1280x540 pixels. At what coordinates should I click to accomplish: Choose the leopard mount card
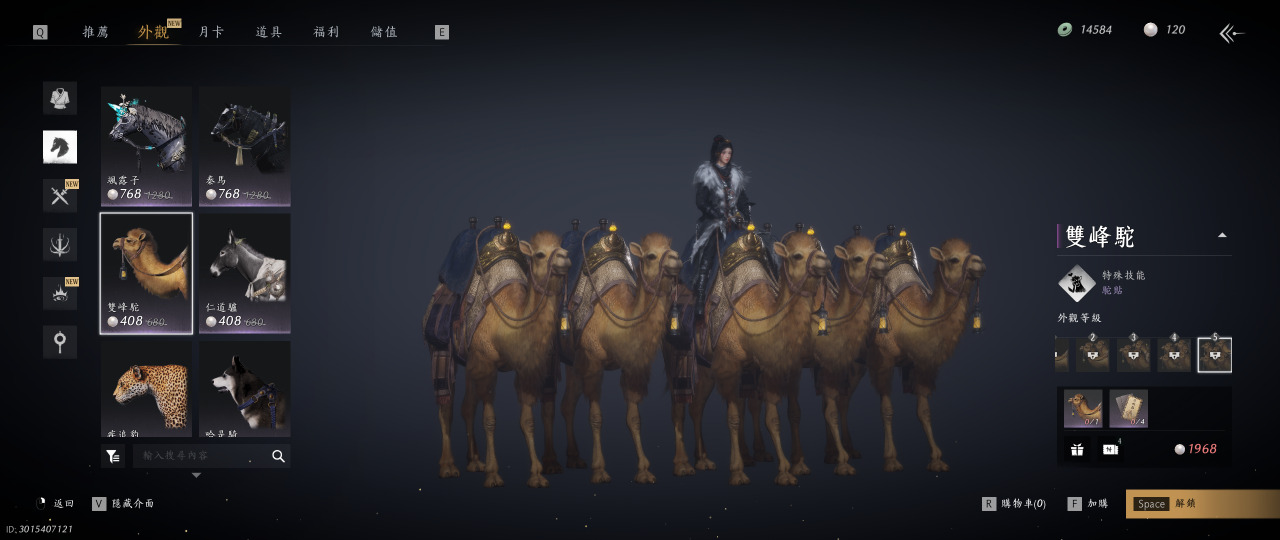[x=146, y=388]
